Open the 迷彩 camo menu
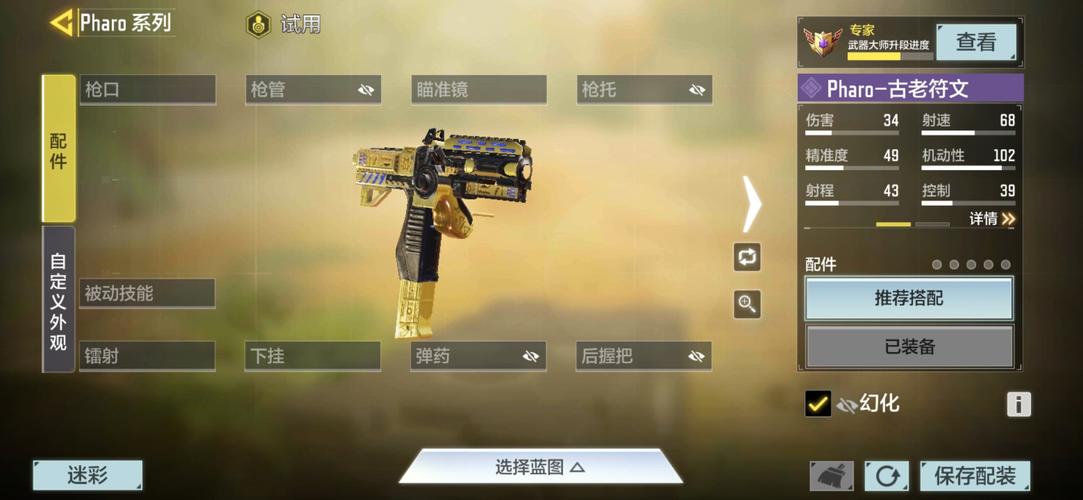1083x500 pixels. [x=87, y=476]
